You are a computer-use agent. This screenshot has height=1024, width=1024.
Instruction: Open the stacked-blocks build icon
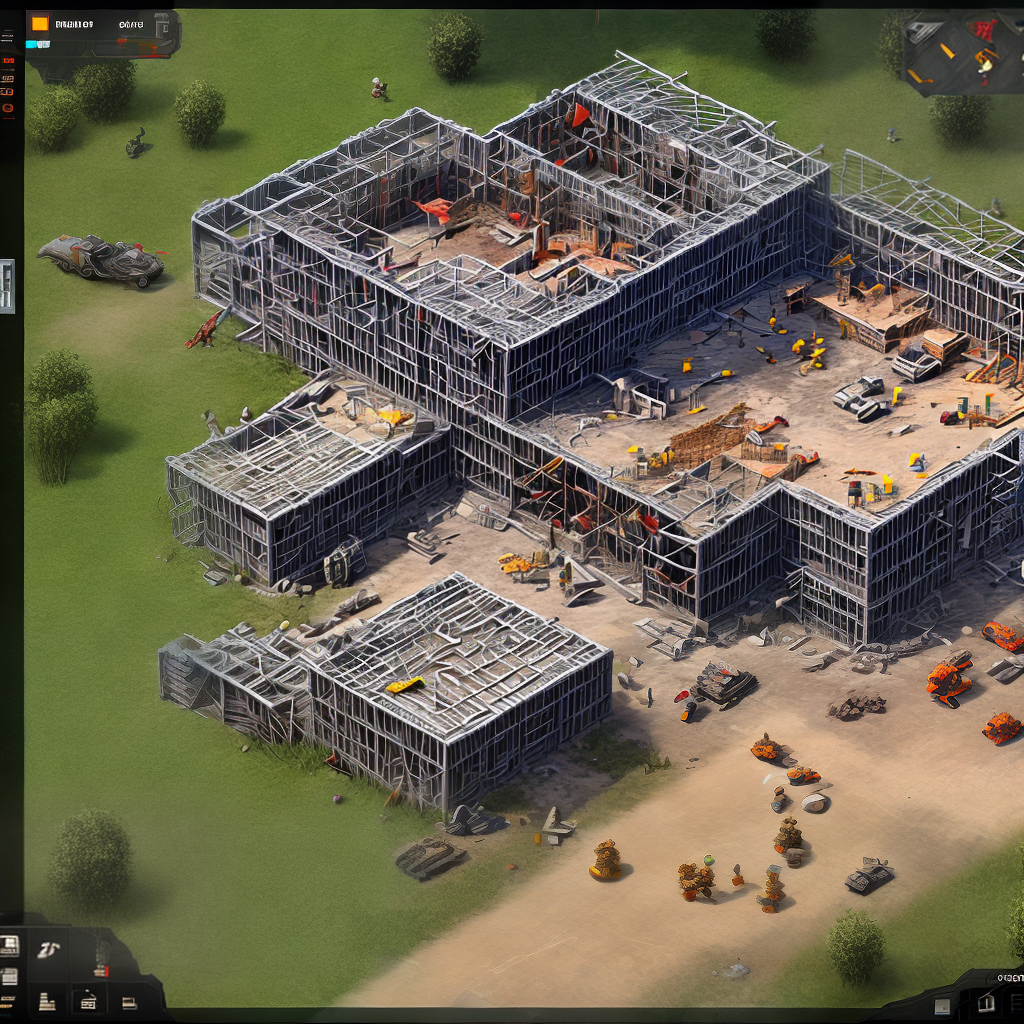coord(47,1002)
